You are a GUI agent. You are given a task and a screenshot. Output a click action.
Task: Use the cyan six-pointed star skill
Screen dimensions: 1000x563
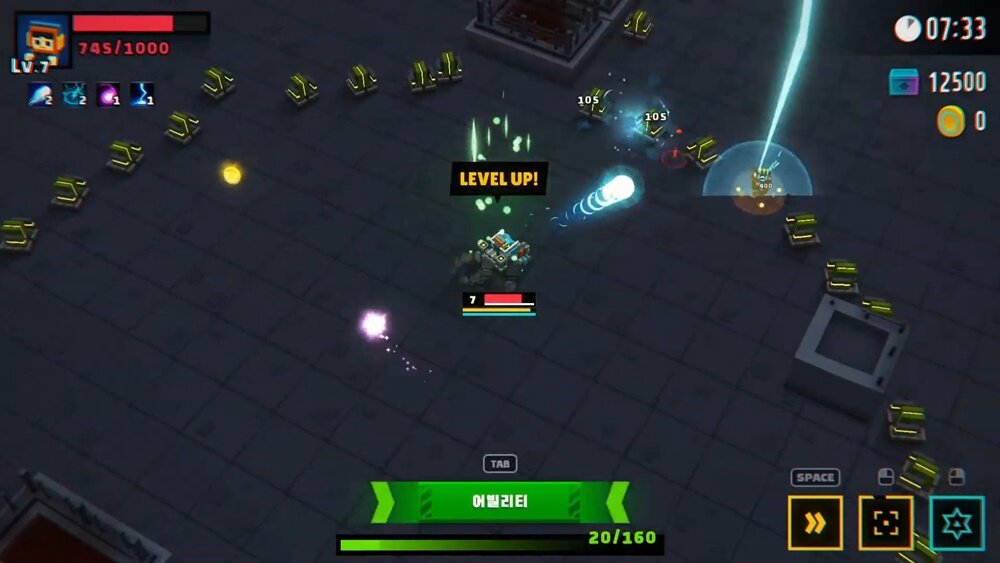957,523
